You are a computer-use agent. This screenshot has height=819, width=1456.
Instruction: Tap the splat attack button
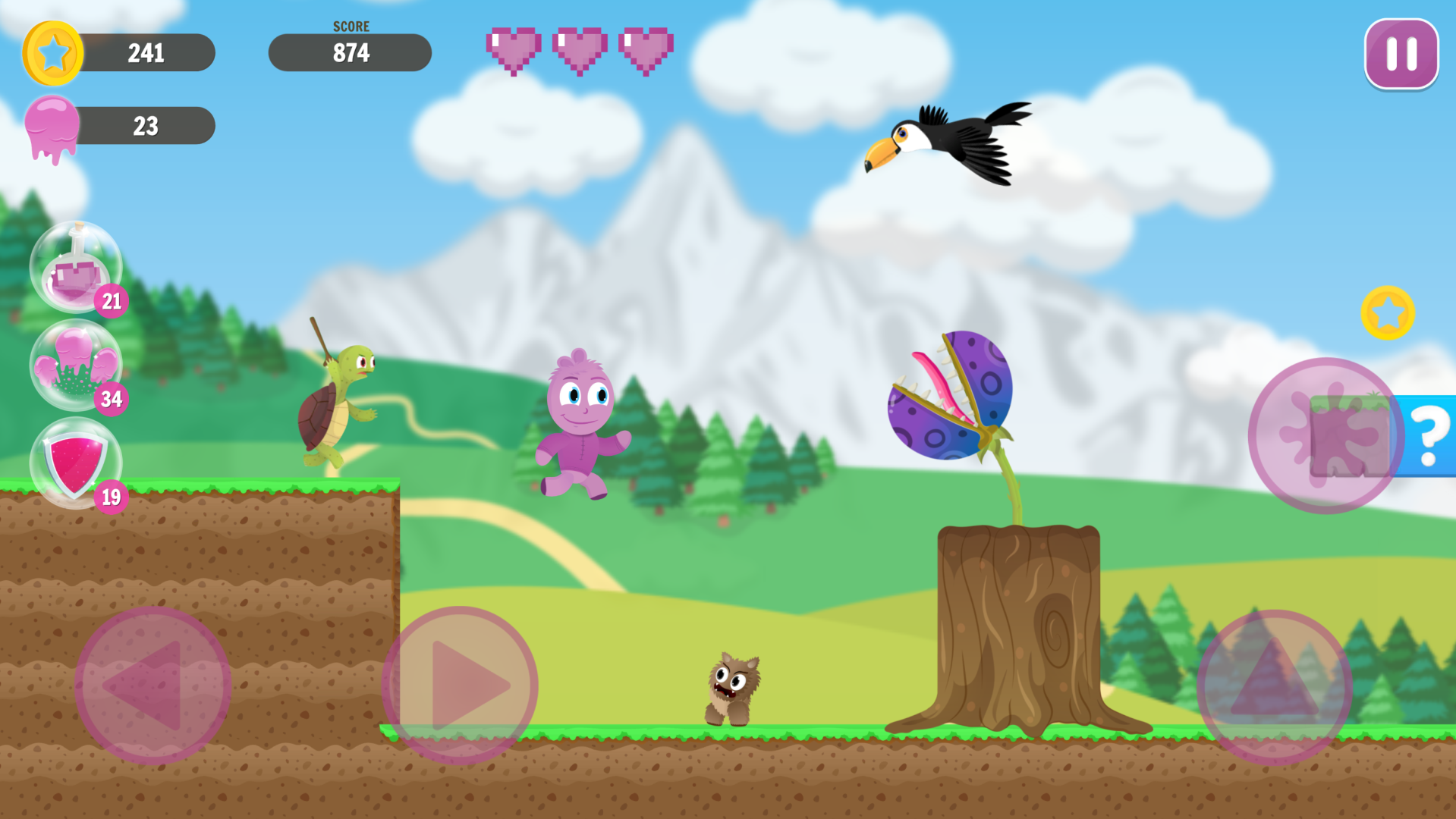pyautogui.click(x=1324, y=436)
